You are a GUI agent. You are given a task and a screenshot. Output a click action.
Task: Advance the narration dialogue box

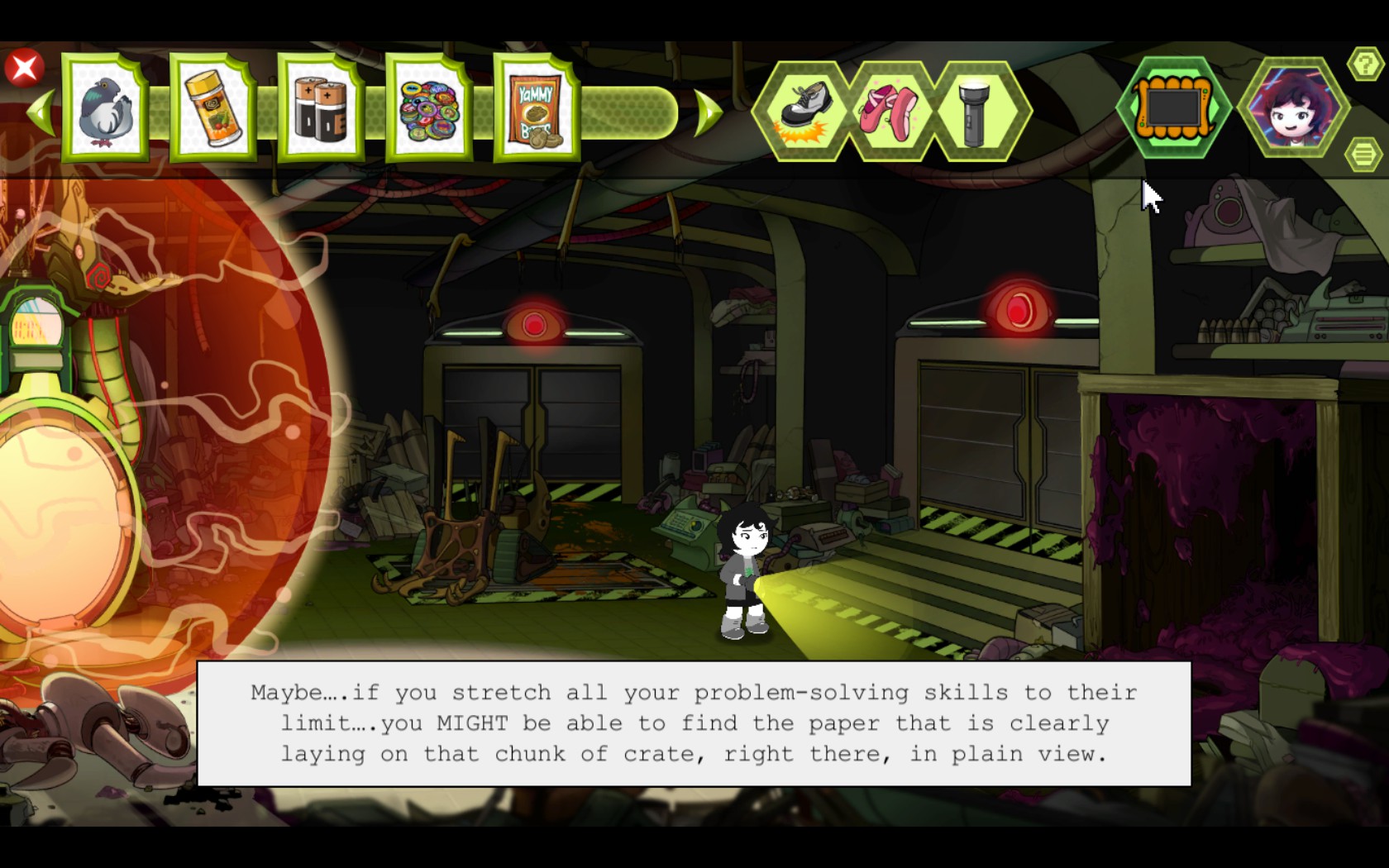pos(694,723)
